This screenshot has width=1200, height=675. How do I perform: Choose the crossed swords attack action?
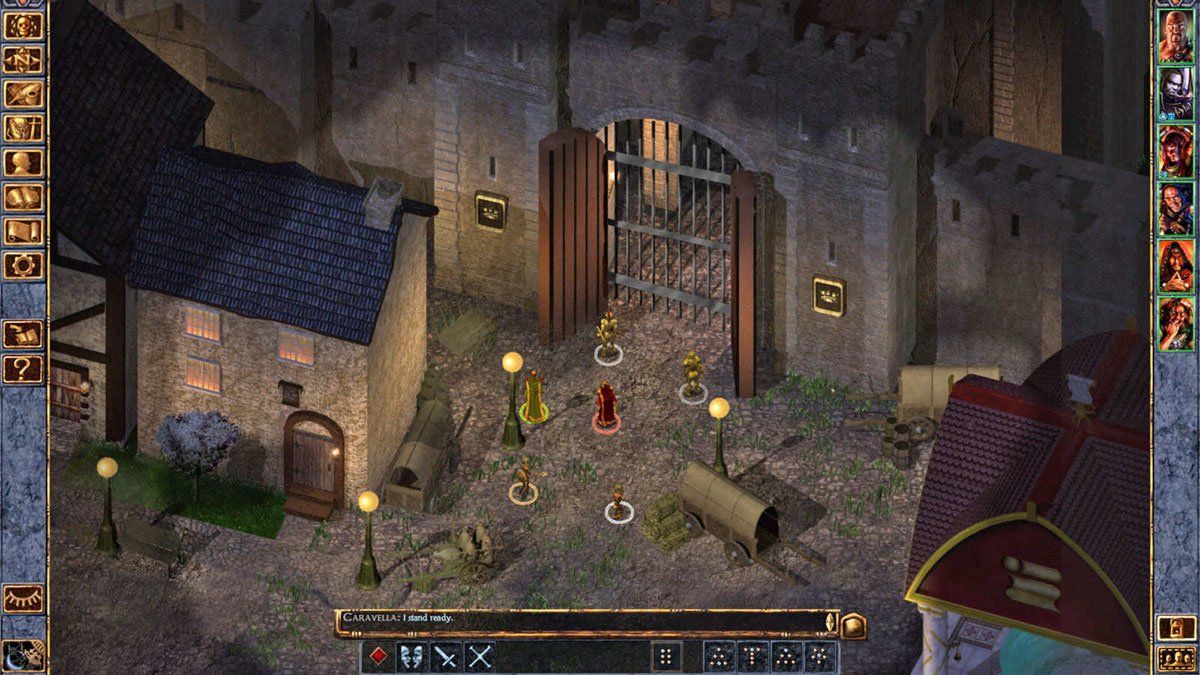(480, 657)
